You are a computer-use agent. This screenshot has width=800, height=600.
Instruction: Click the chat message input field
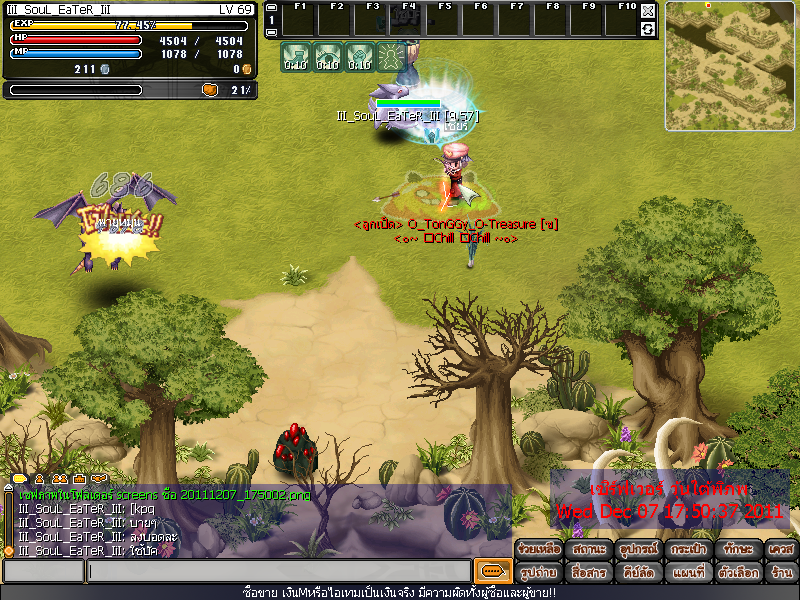point(278,571)
